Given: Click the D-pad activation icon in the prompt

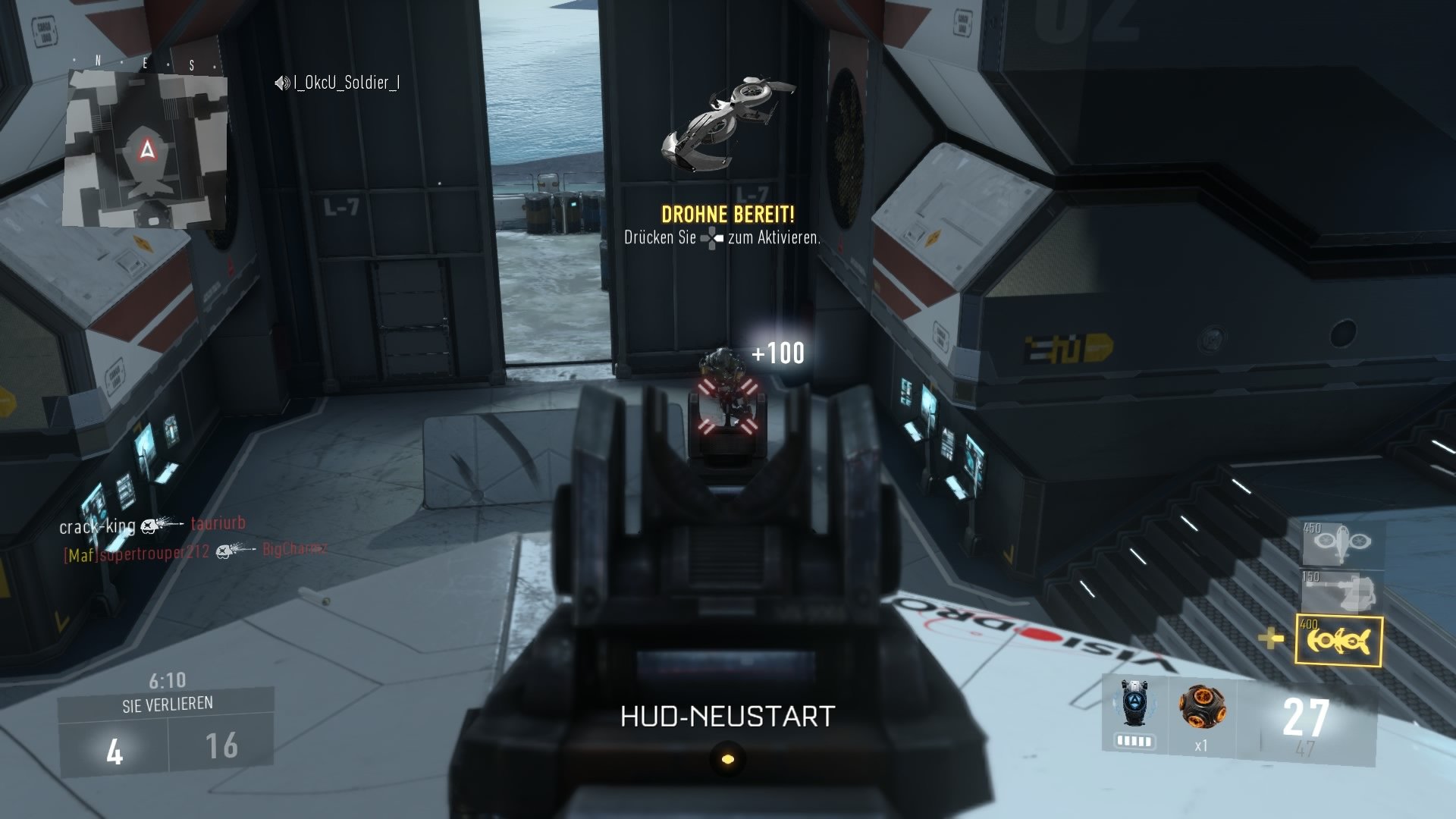Looking at the screenshot, I should (711, 237).
